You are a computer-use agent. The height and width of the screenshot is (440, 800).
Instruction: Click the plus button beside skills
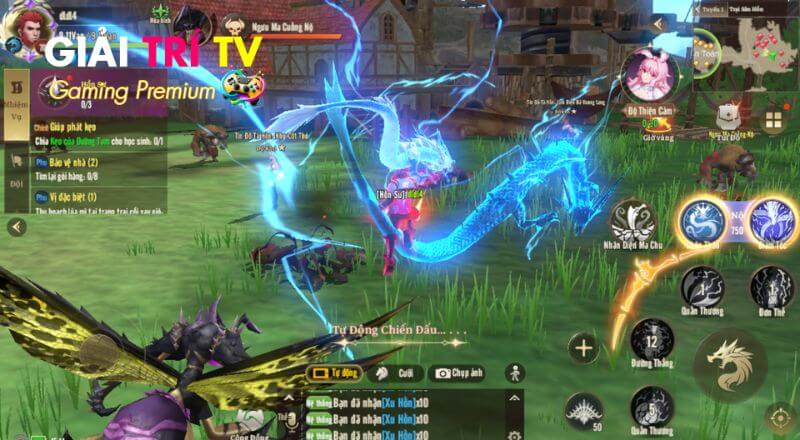(583, 348)
